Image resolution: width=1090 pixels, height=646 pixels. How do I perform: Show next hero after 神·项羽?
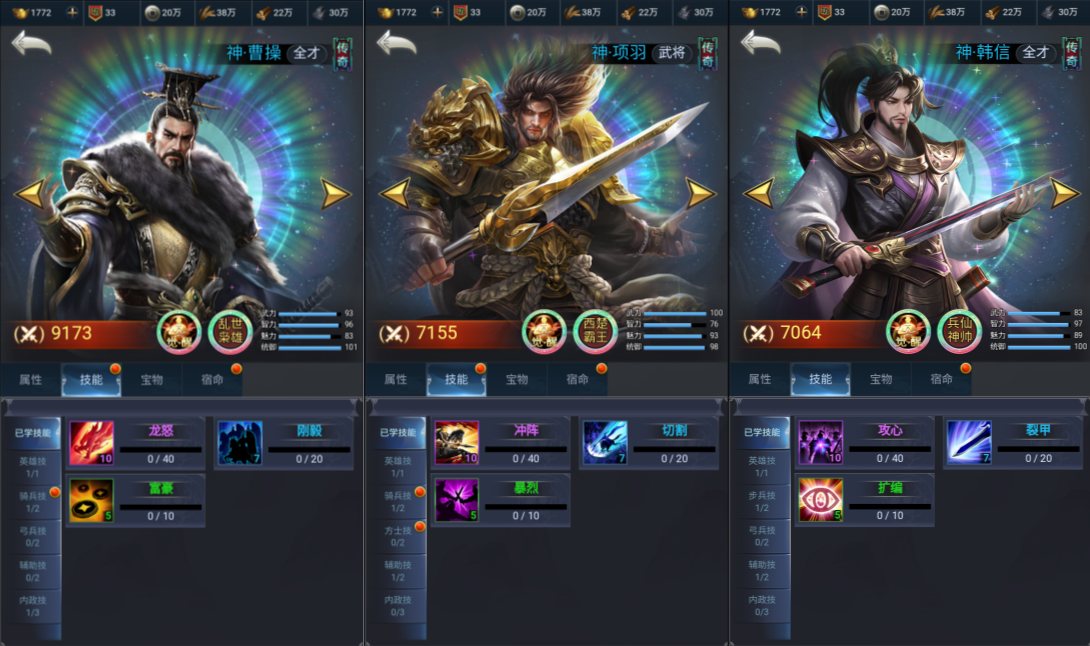pos(700,193)
